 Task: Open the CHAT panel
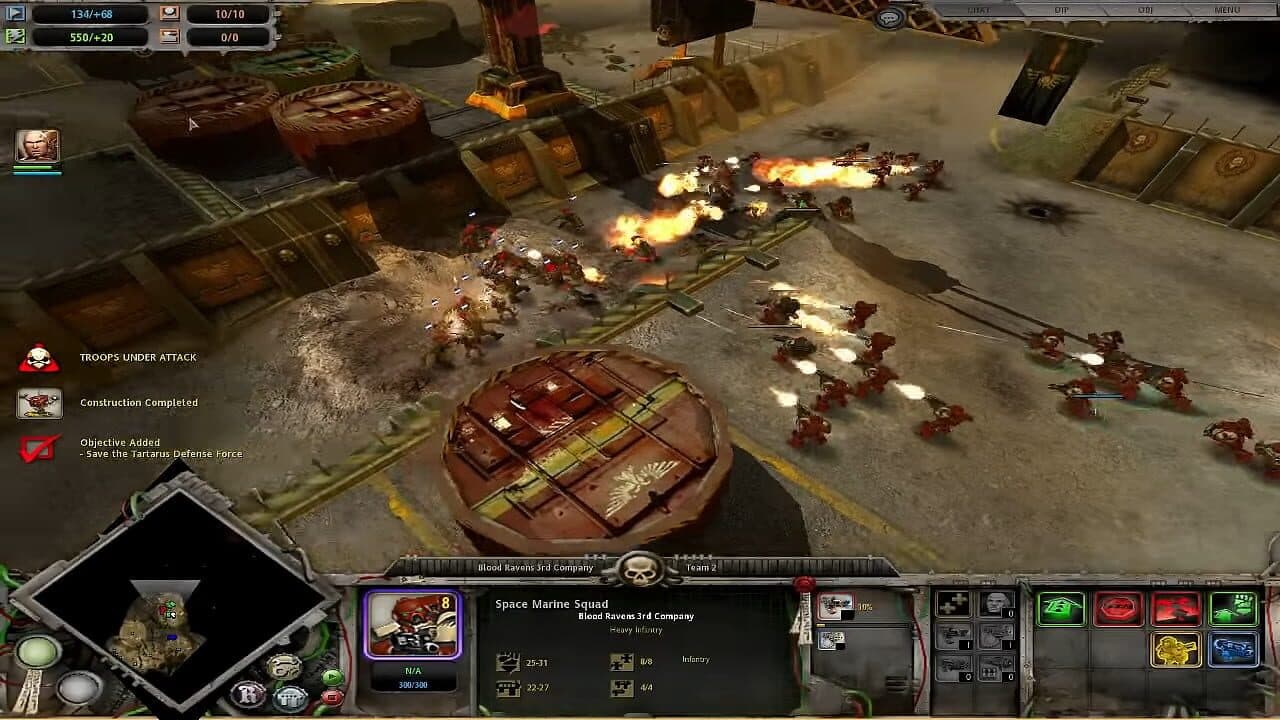pos(980,10)
